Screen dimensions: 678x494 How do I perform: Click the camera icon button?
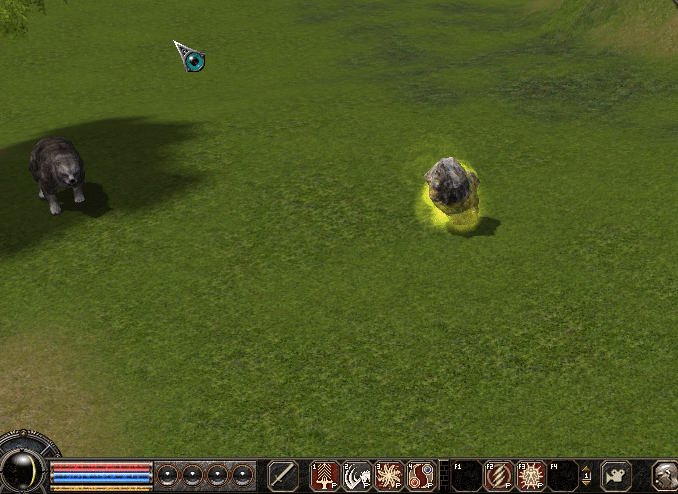point(617,475)
